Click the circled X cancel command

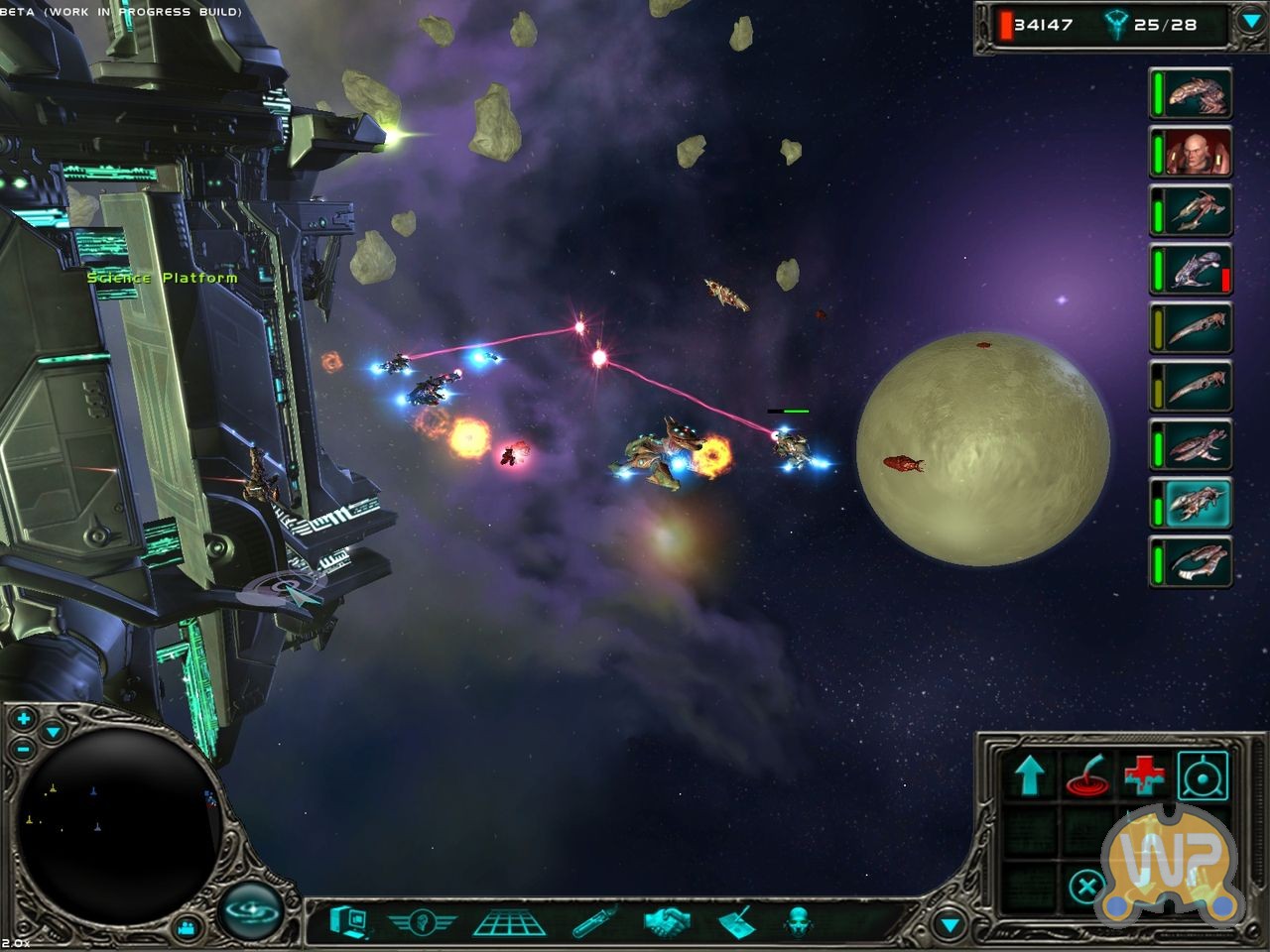1086,886
